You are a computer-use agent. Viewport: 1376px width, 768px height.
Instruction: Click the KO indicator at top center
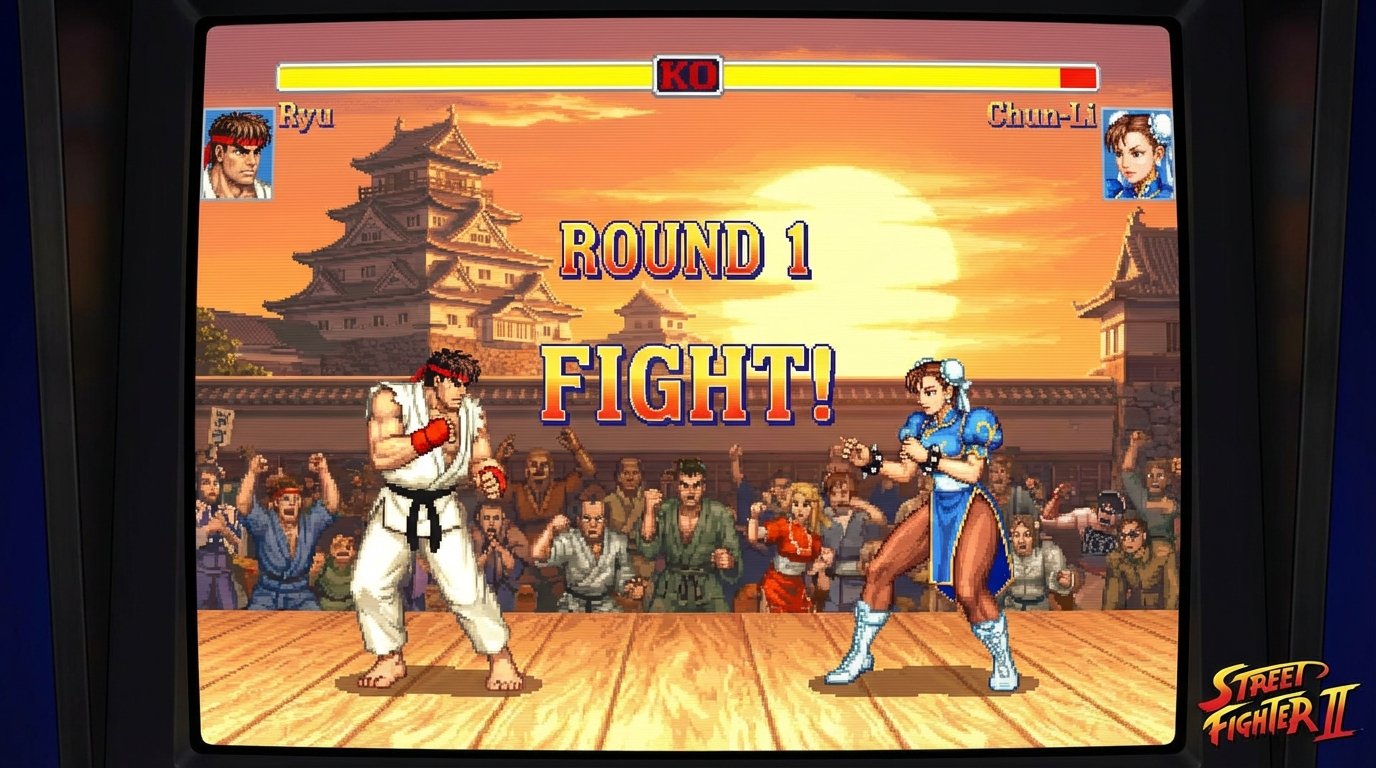coord(687,71)
